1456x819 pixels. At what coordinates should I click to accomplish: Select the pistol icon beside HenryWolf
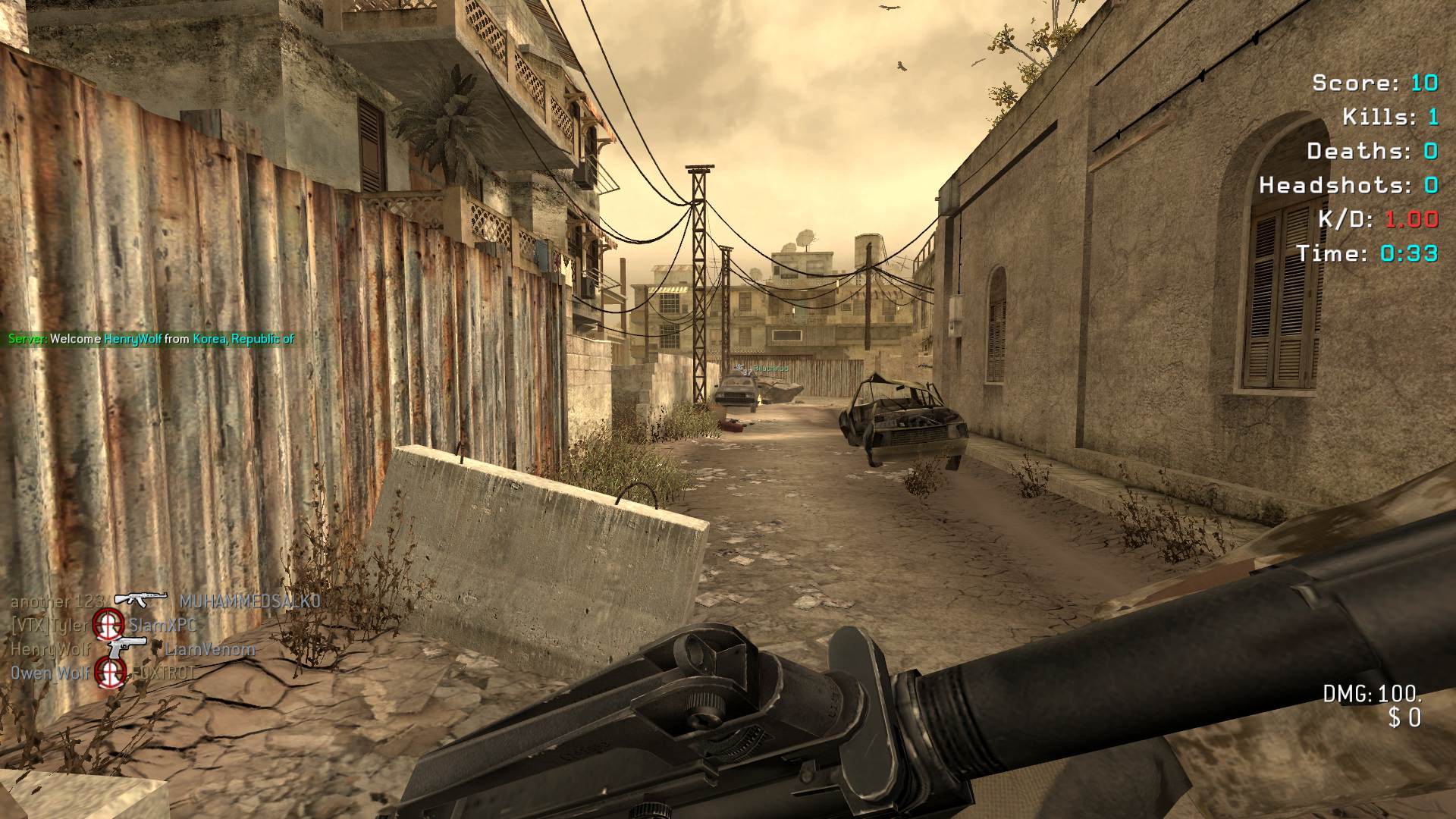coord(126,647)
